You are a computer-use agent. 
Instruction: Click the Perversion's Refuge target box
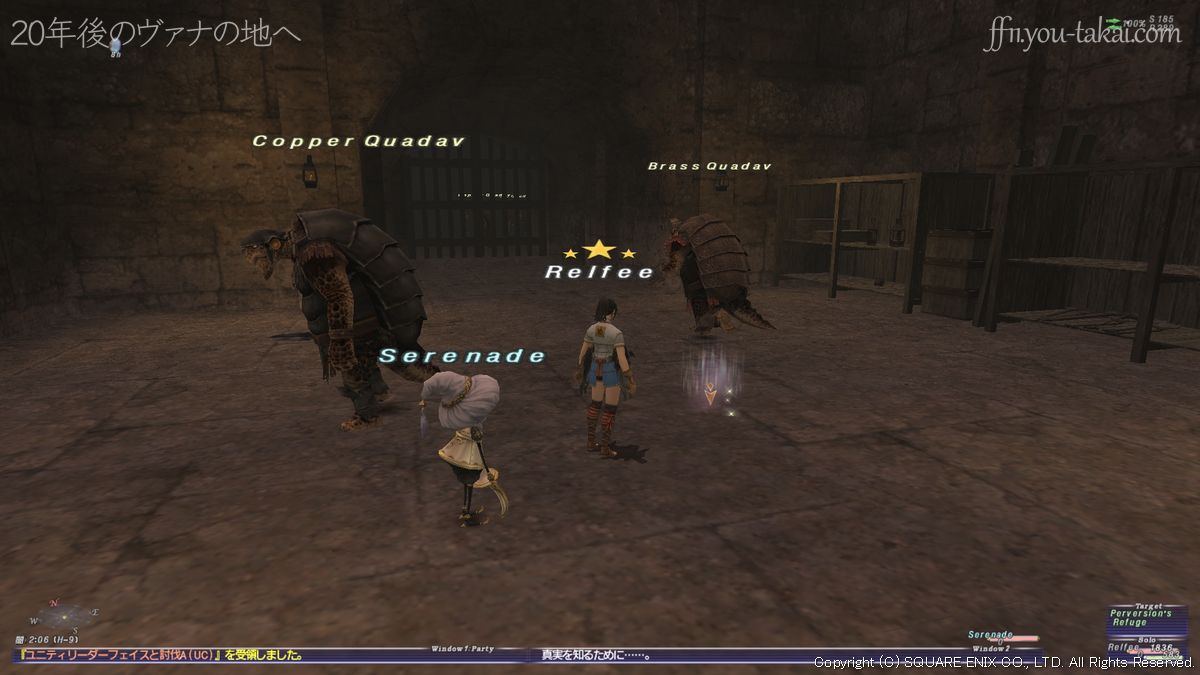click(x=1146, y=619)
